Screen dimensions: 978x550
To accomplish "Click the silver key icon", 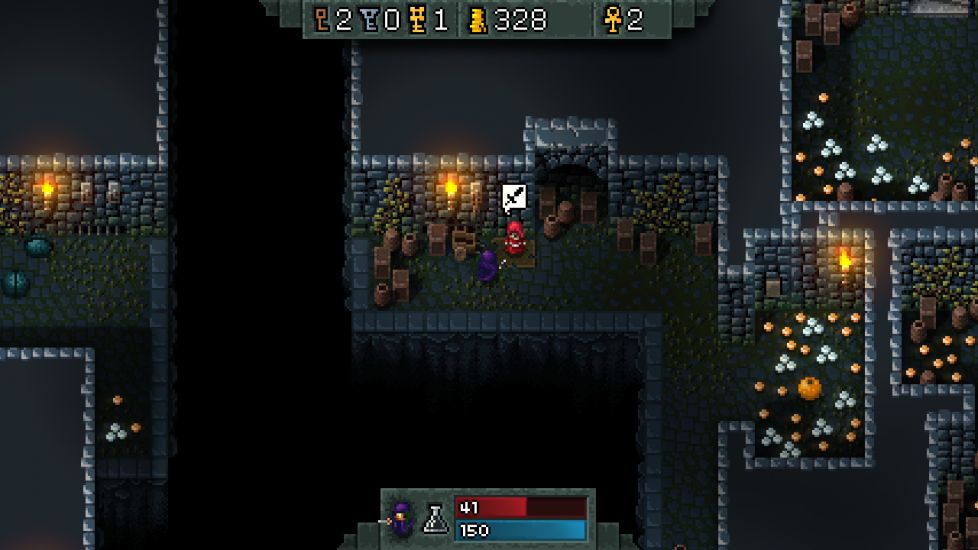I will (368, 20).
